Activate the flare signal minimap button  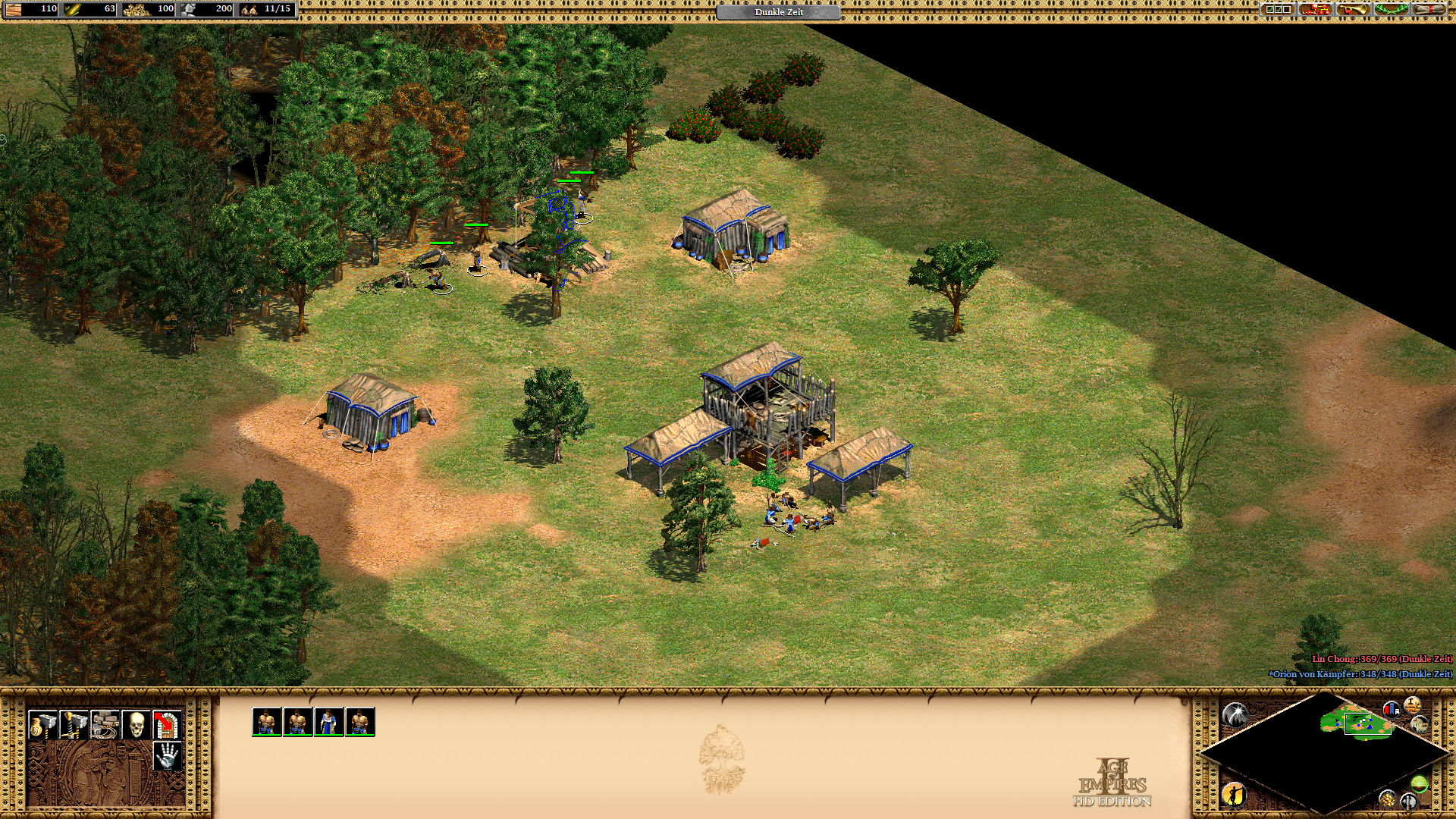click(x=1235, y=714)
